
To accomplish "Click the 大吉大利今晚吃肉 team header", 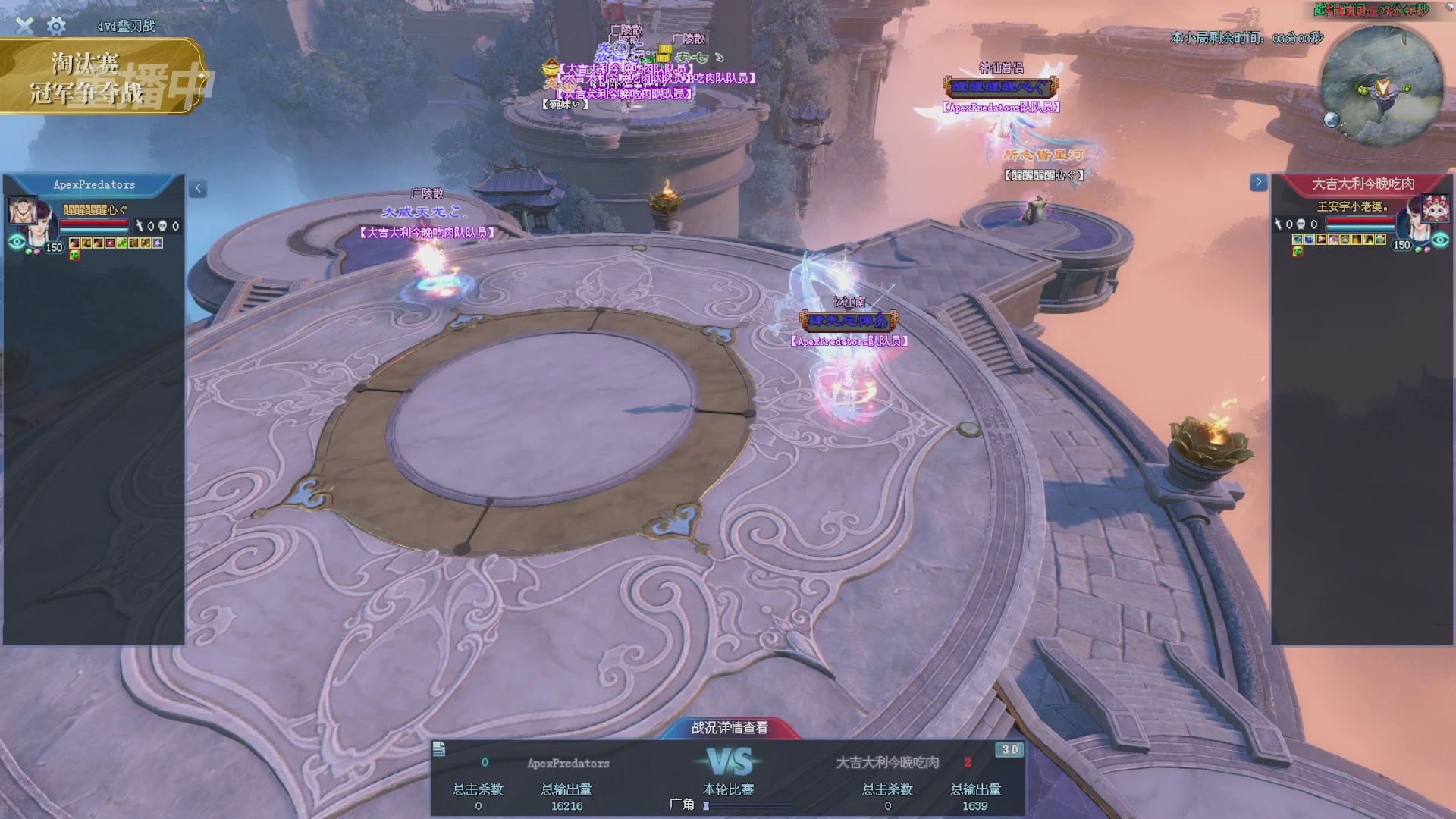I will 1363,184.
